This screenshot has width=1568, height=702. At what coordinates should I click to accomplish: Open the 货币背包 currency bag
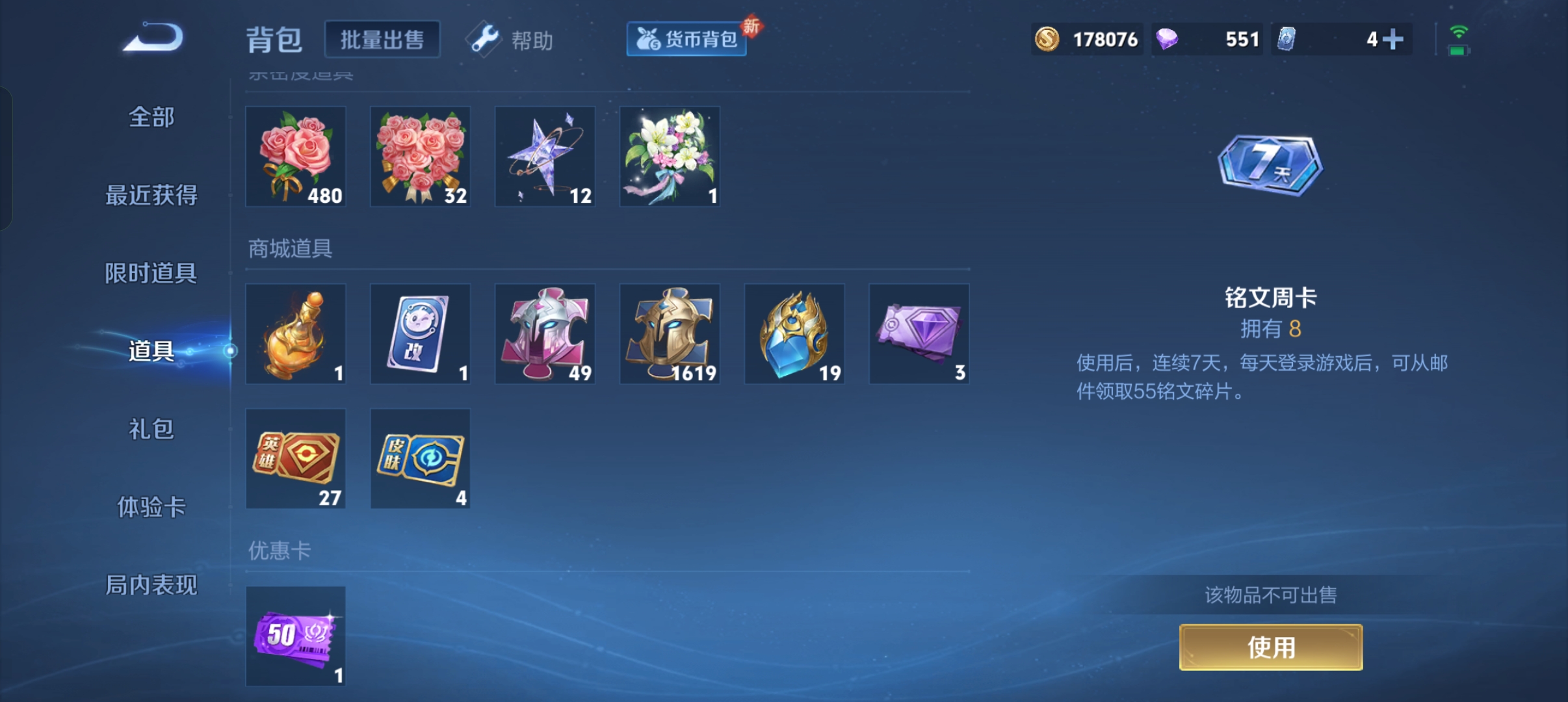pyautogui.click(x=686, y=40)
